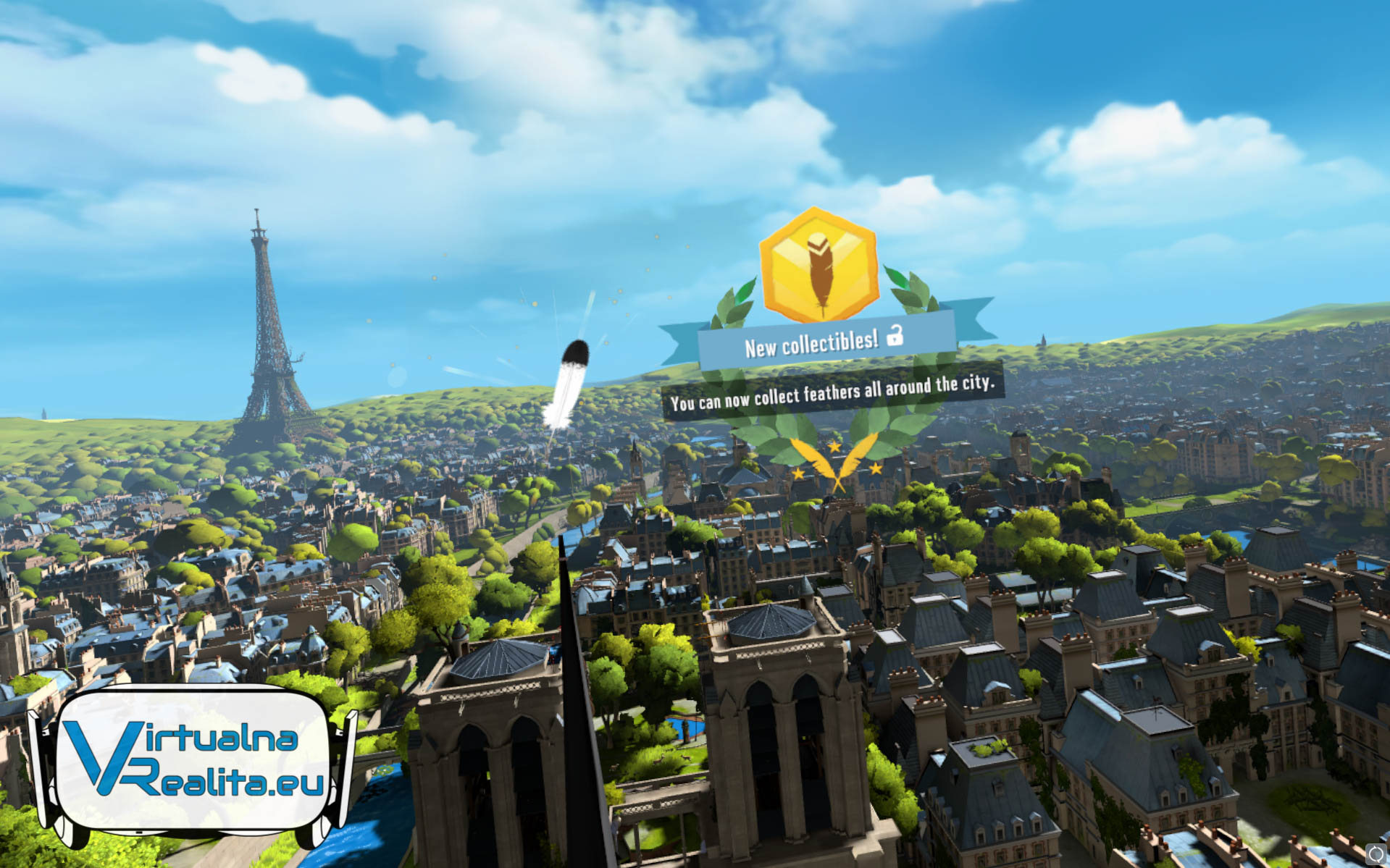
Task: Click the golden feather hexagon badge
Action: tap(818, 266)
